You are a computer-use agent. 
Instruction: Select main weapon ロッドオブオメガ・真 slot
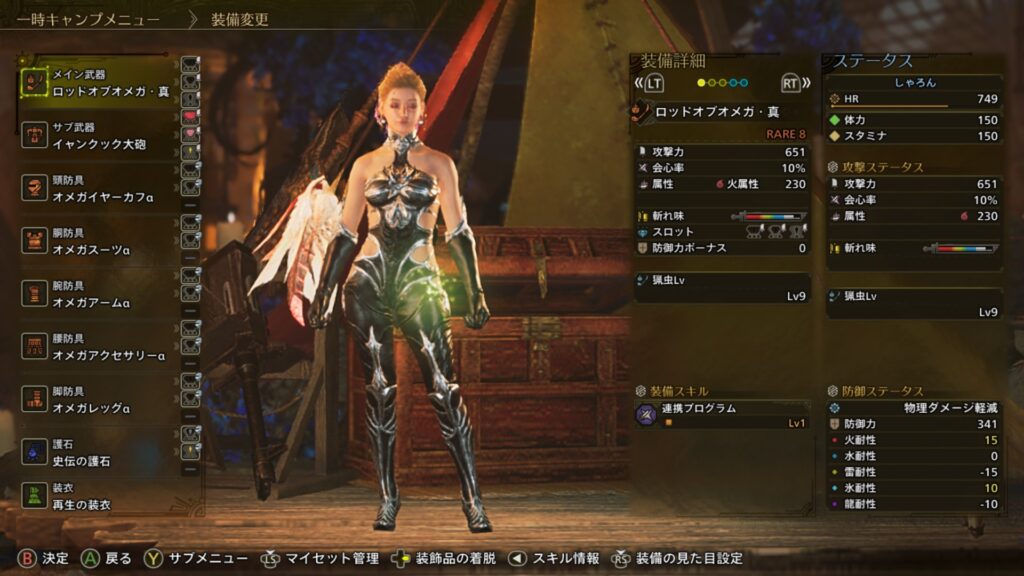100,83
